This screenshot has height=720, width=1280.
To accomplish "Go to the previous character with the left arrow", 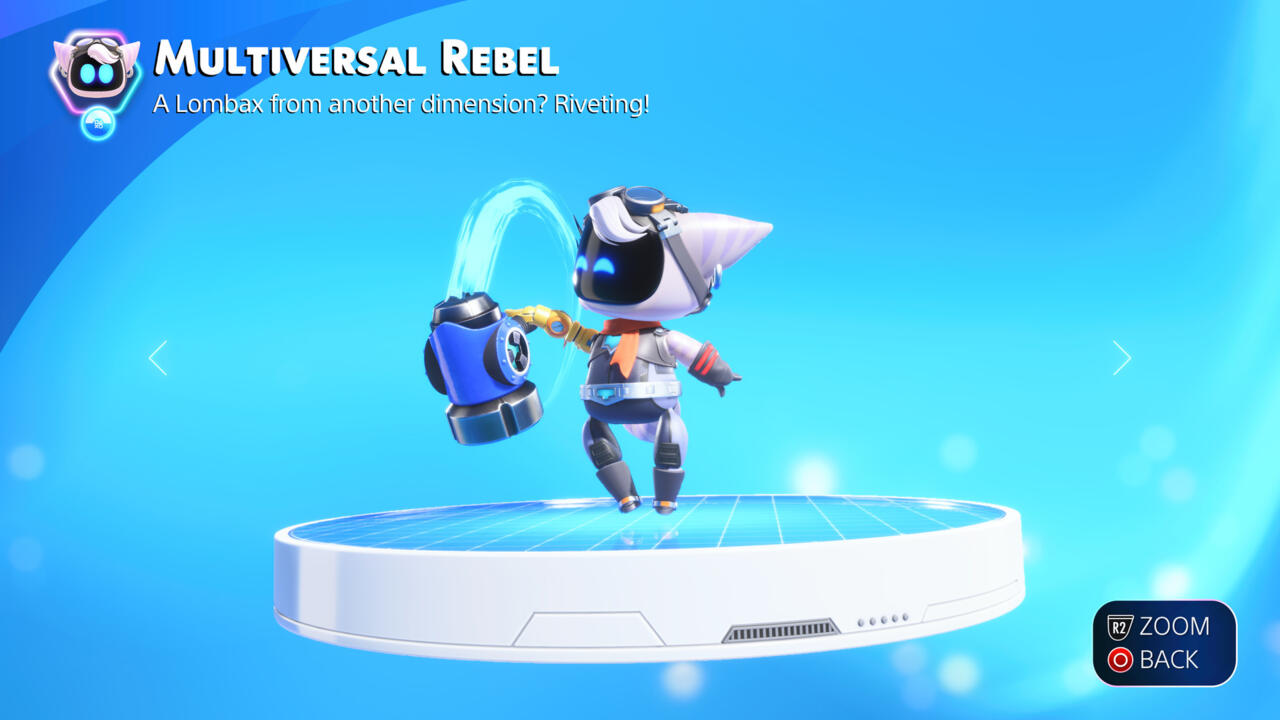I will [x=157, y=358].
